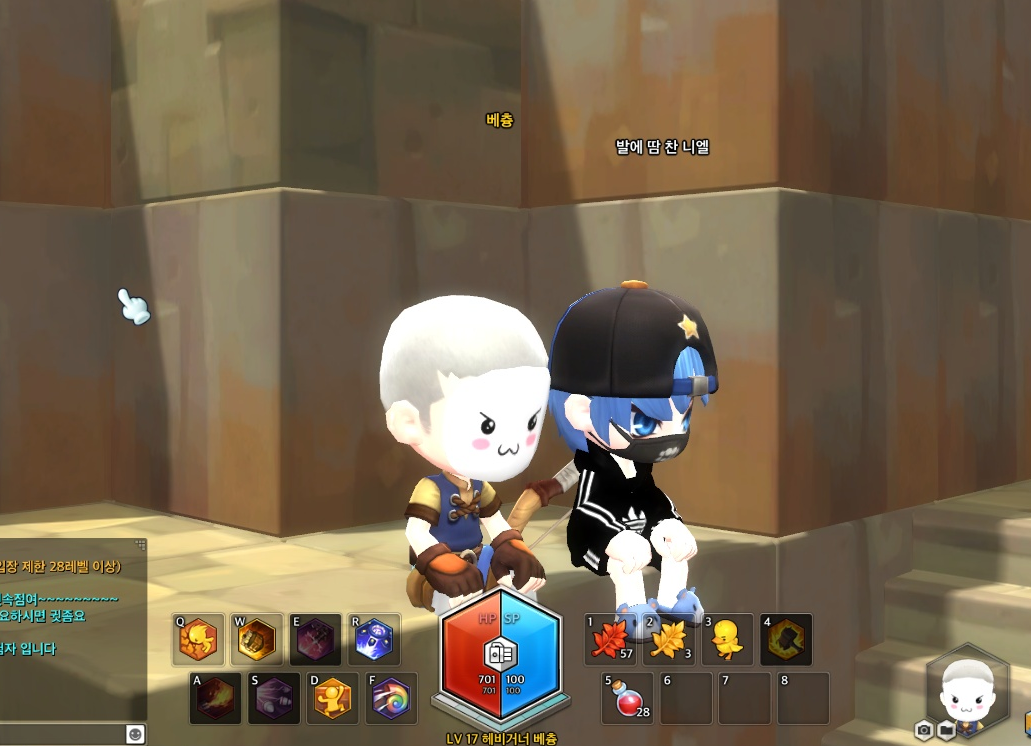Drink the red potion in slot 5
The image size is (1031, 746).
point(628,698)
